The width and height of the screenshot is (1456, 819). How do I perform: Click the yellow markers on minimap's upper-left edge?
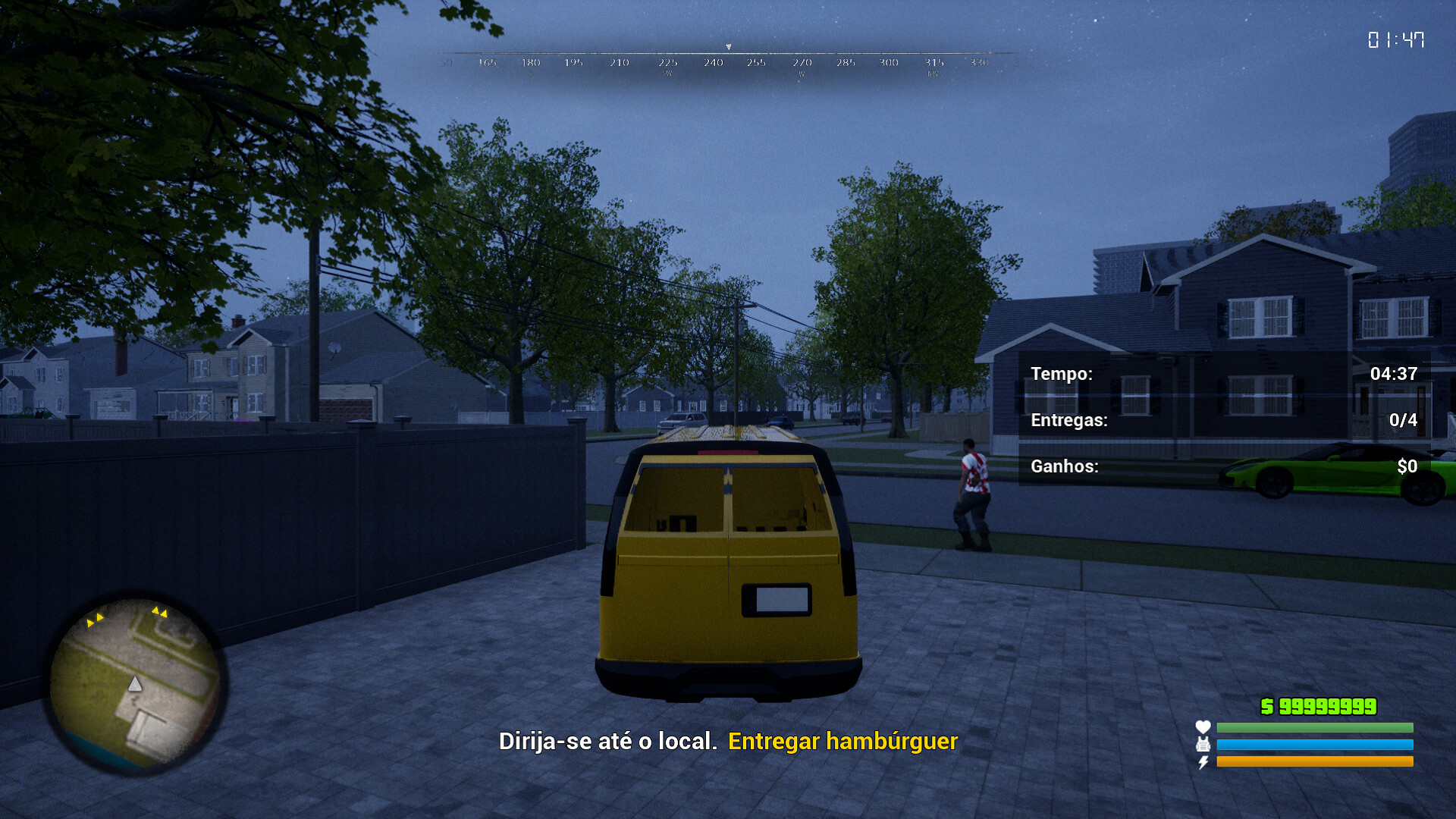point(96,620)
